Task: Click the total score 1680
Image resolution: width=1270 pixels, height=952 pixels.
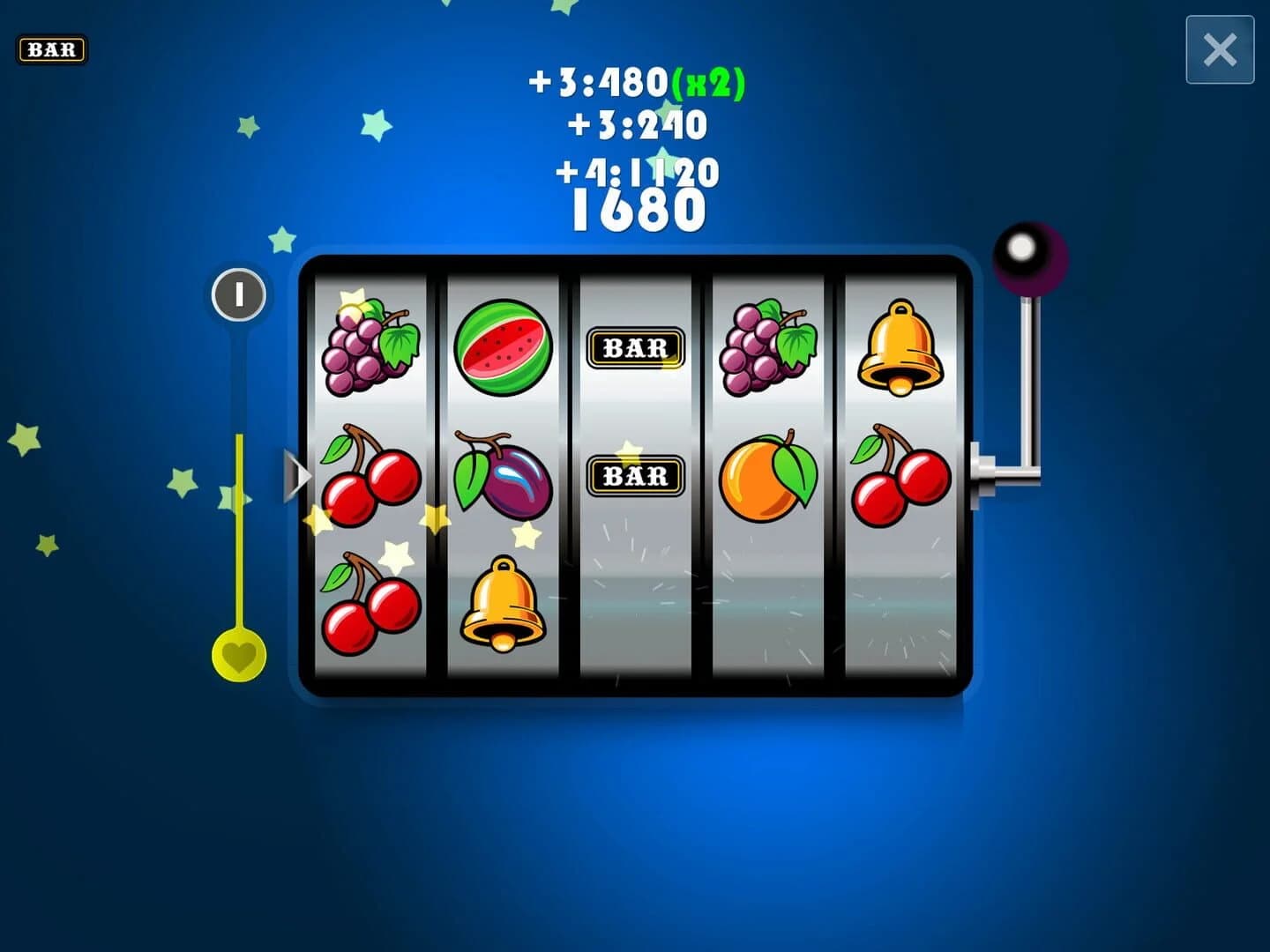Action: point(636,209)
